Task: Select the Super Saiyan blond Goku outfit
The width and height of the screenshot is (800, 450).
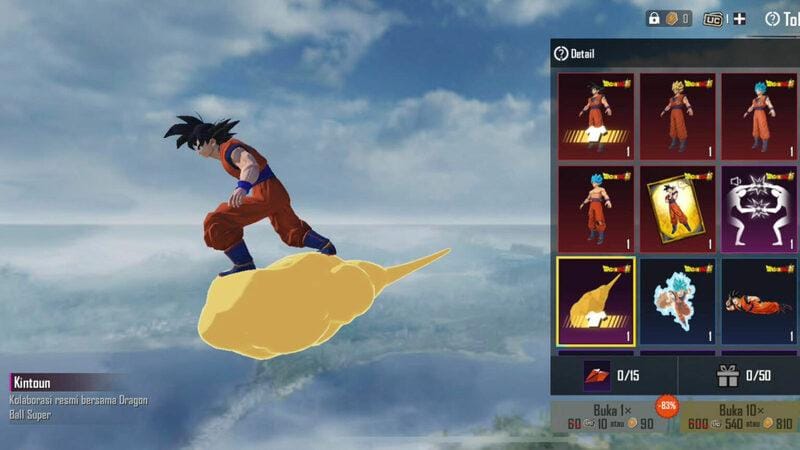Action: coord(677,116)
